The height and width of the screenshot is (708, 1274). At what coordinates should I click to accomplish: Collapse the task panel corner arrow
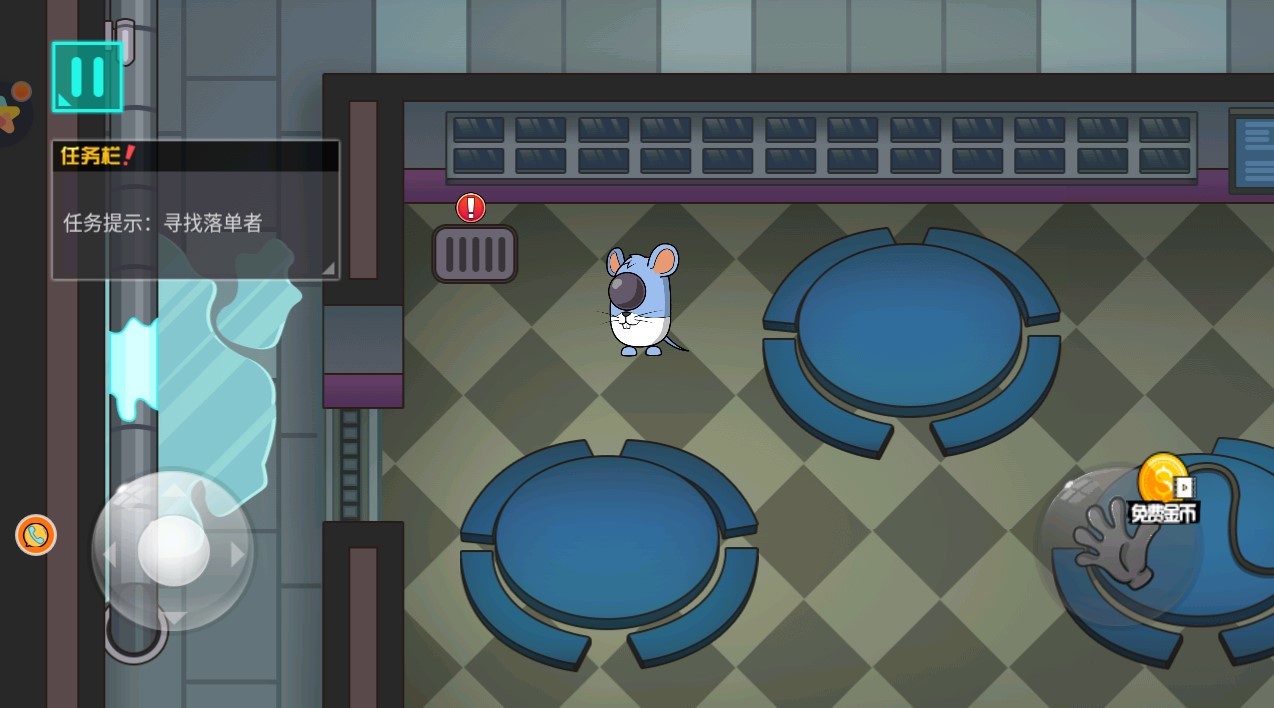tap(328, 268)
